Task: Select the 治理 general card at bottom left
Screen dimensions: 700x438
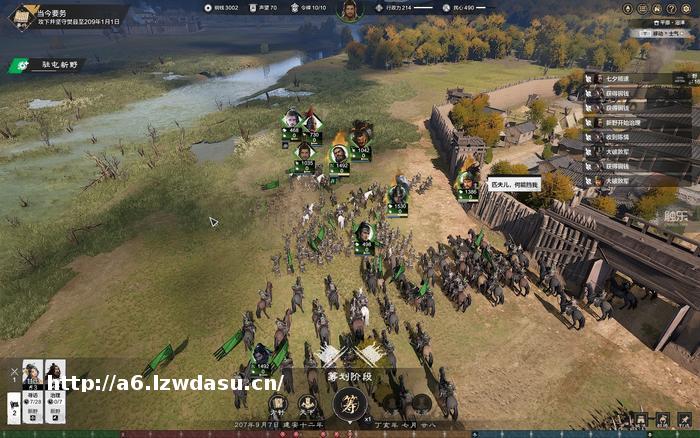Action: [56, 385]
